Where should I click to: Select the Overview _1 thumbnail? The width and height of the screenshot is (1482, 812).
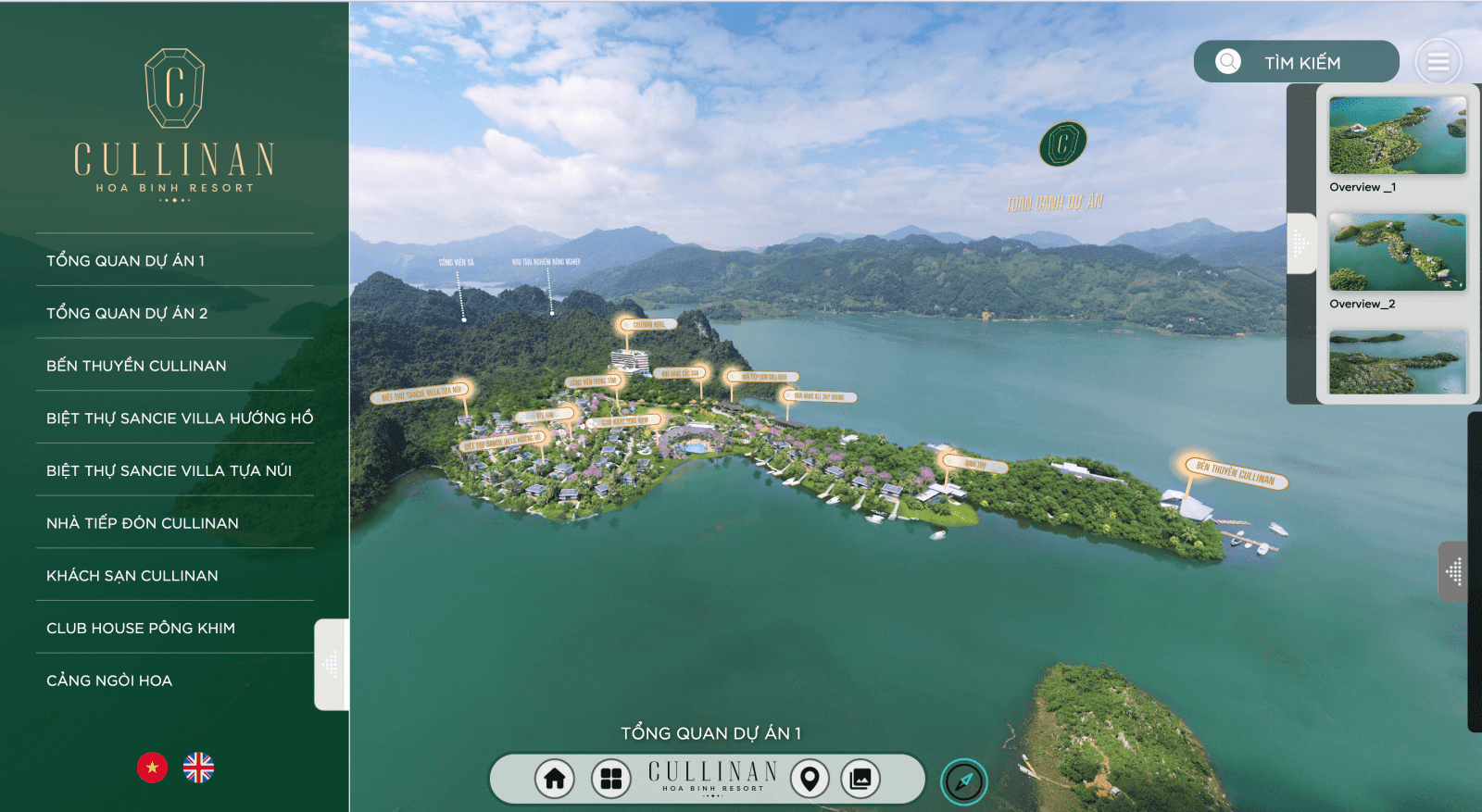click(1397, 135)
